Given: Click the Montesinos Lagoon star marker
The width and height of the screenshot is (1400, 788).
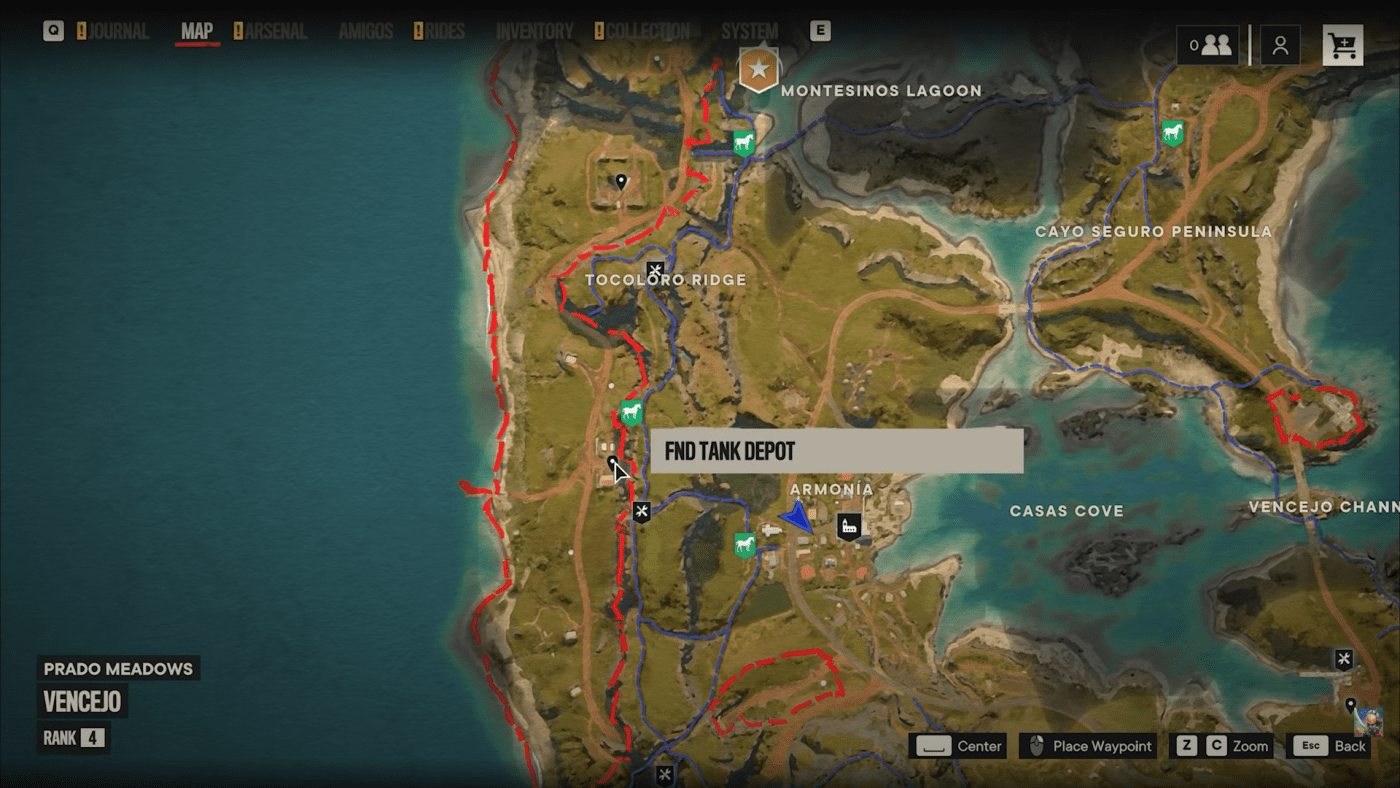Looking at the screenshot, I should 759,70.
